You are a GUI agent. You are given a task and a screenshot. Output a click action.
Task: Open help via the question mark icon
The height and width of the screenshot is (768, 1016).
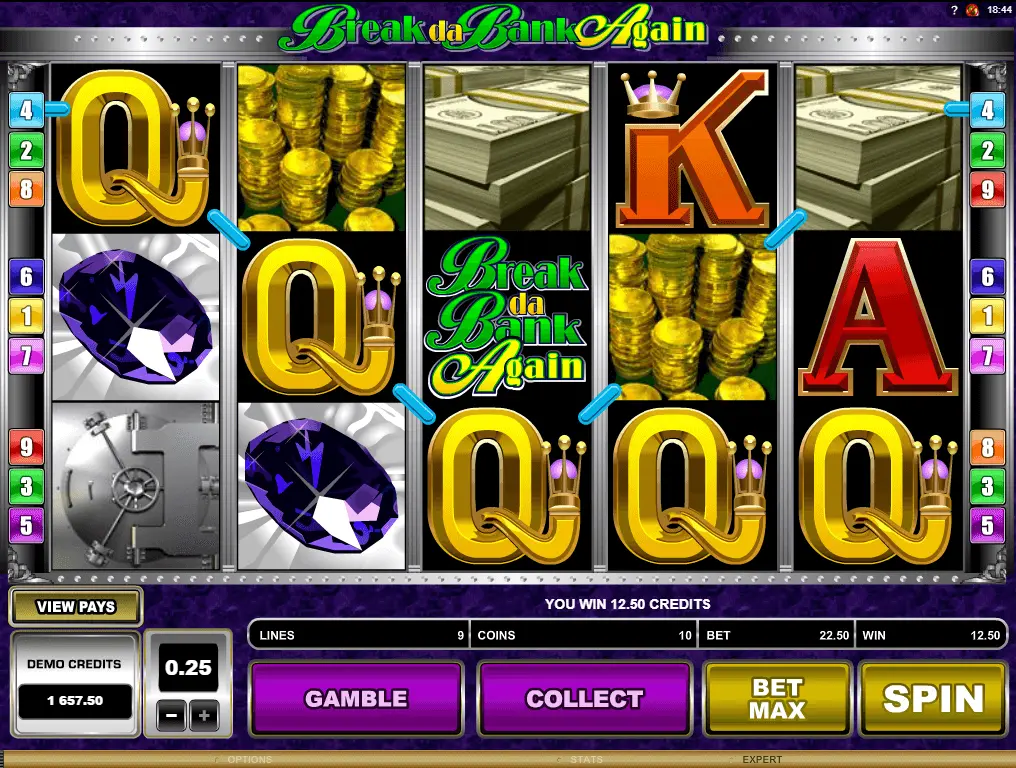956,9
